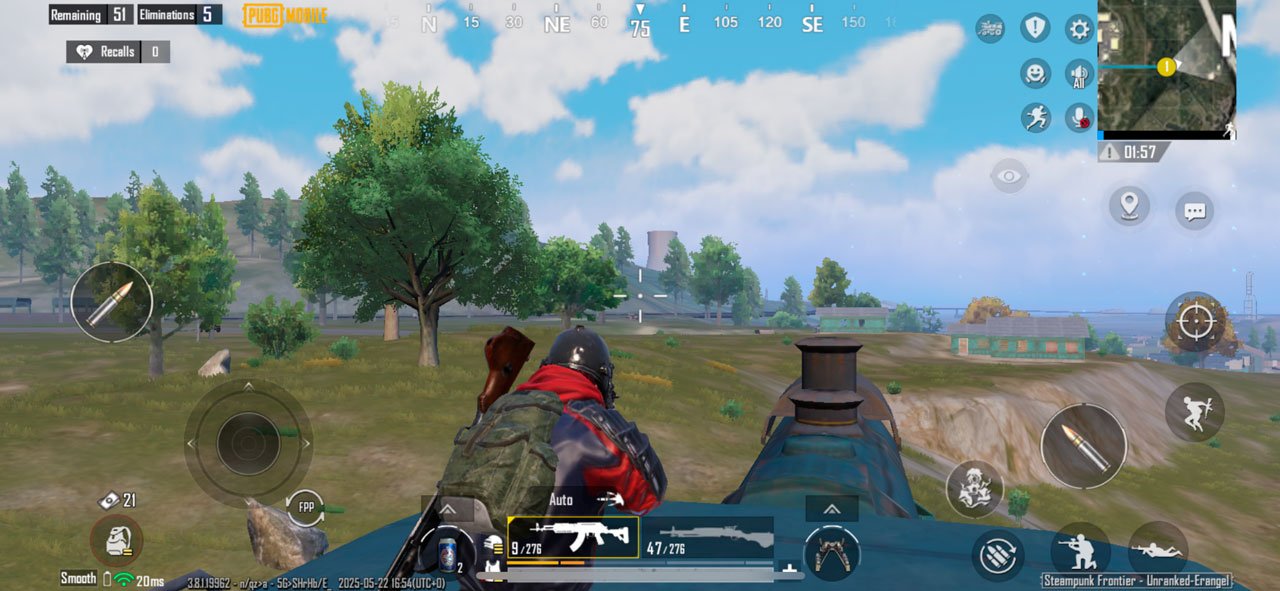The image size is (1280, 591).
Task: Place a location marker pin
Action: (1129, 206)
